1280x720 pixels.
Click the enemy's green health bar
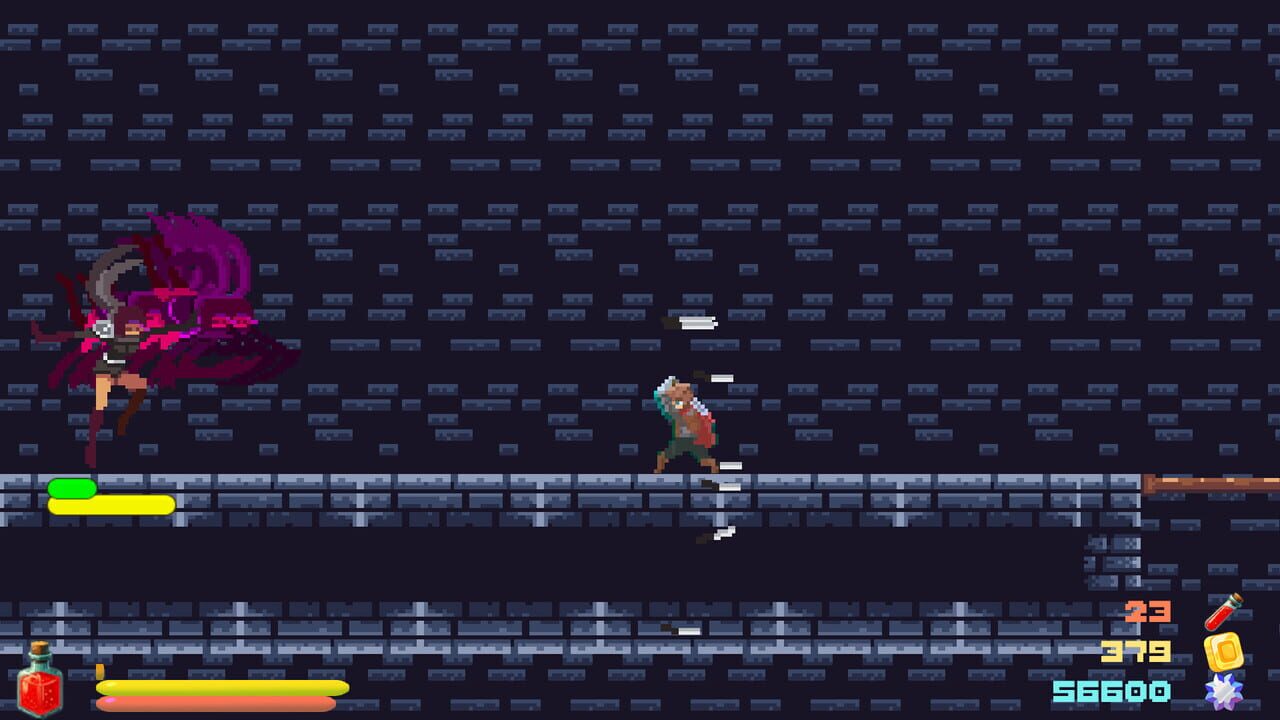(x=73, y=486)
